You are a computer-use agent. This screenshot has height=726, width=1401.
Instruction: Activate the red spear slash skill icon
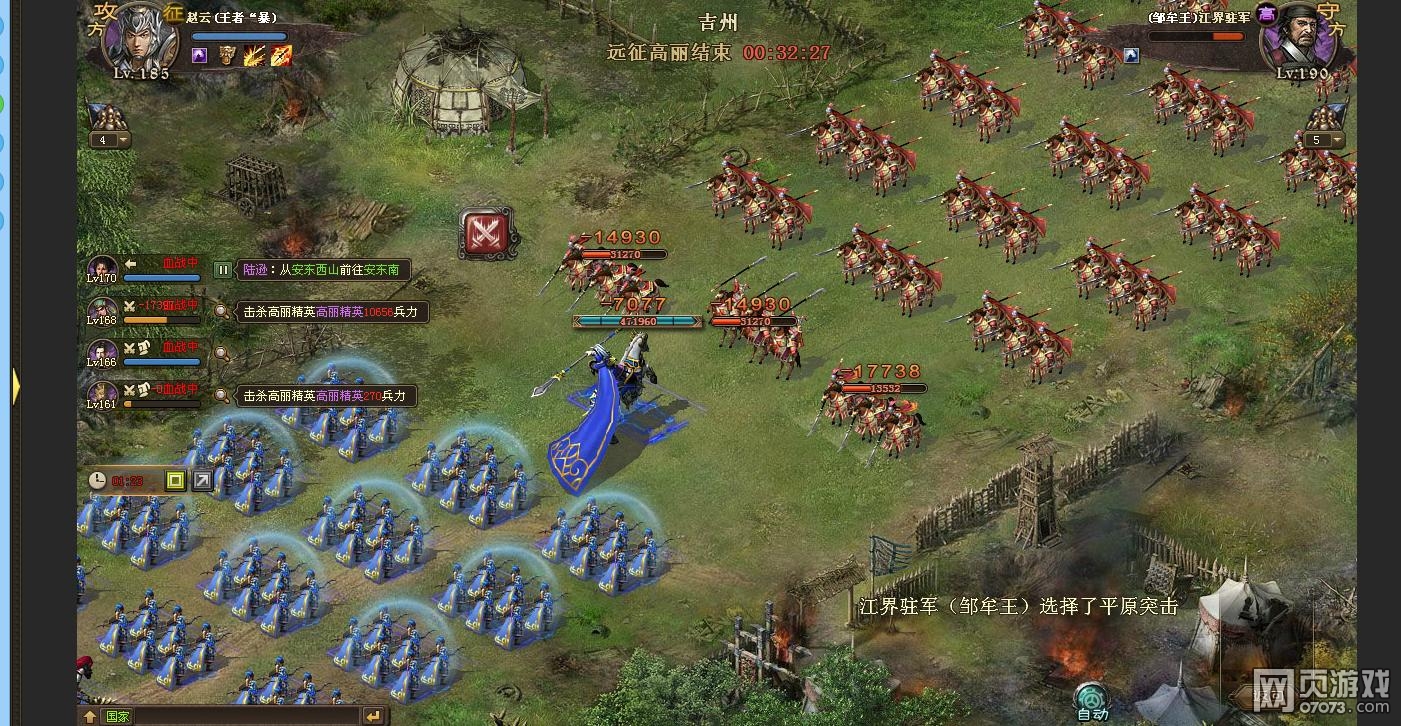pos(281,56)
